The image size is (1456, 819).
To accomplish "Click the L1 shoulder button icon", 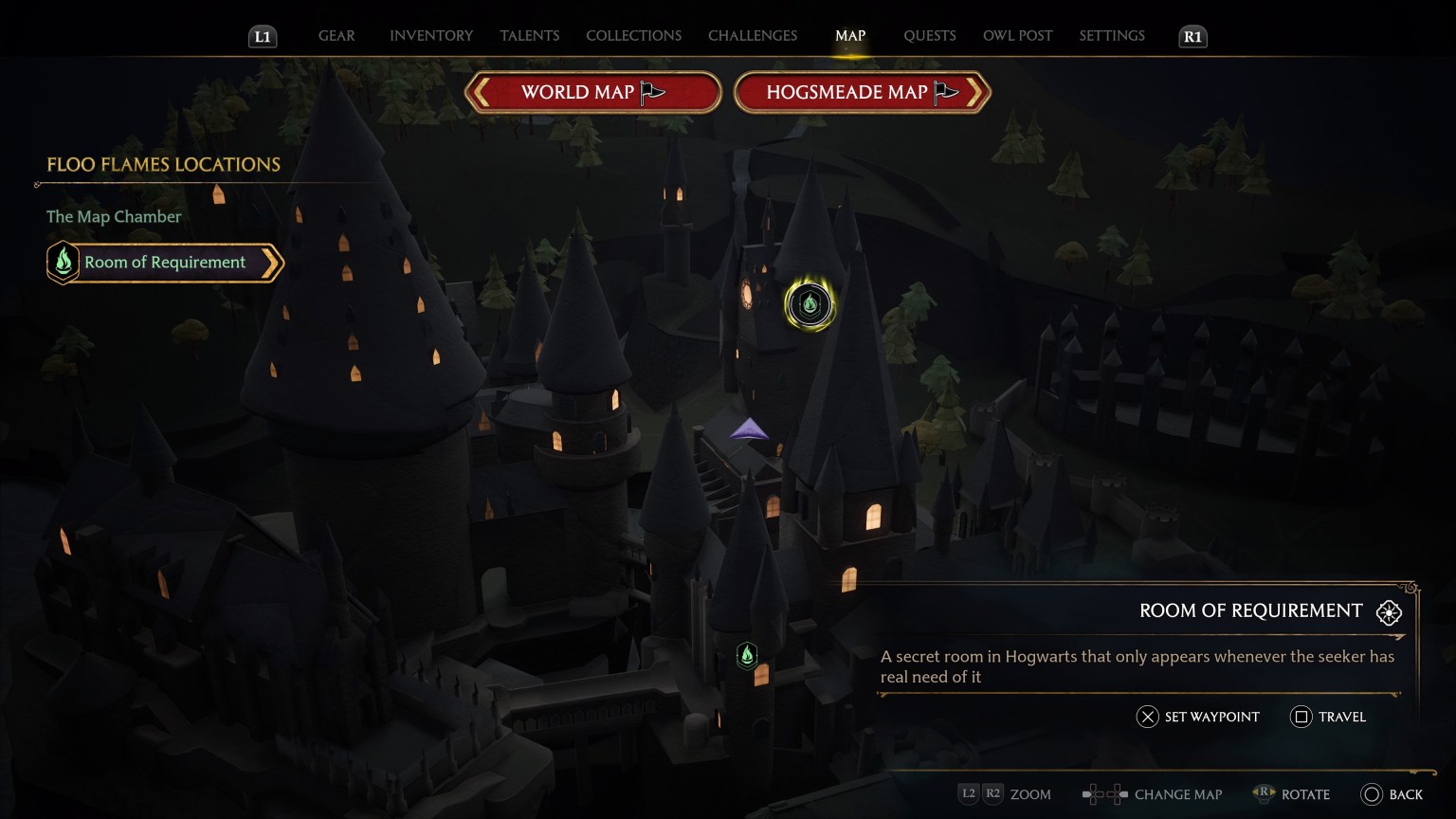I will 263,36.
